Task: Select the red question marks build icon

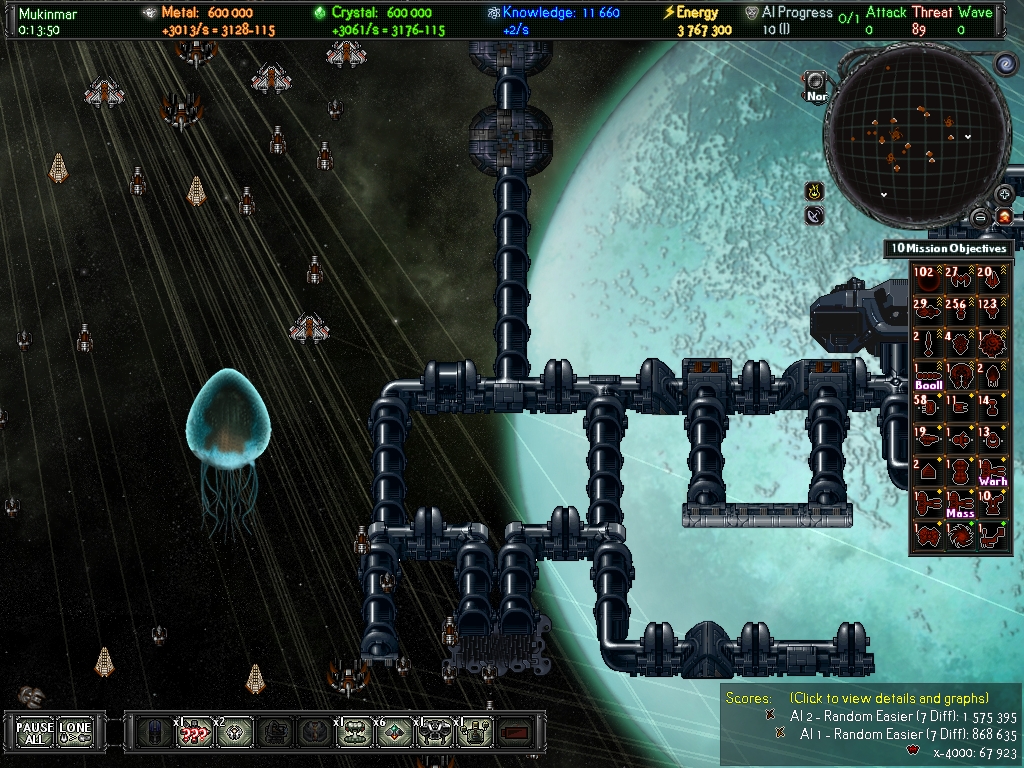Action: tap(194, 733)
